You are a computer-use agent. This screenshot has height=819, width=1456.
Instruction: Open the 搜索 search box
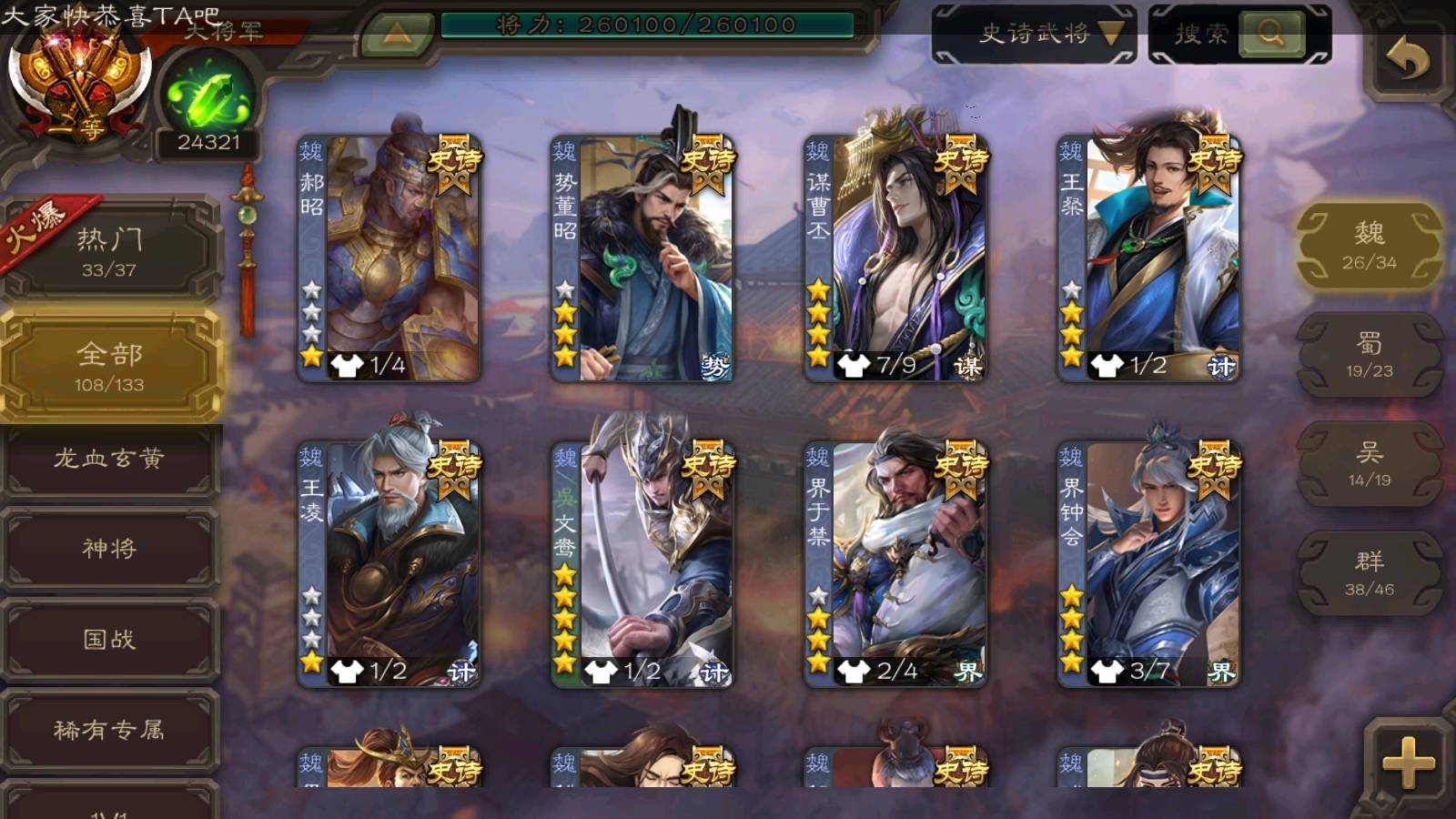tap(1239, 35)
